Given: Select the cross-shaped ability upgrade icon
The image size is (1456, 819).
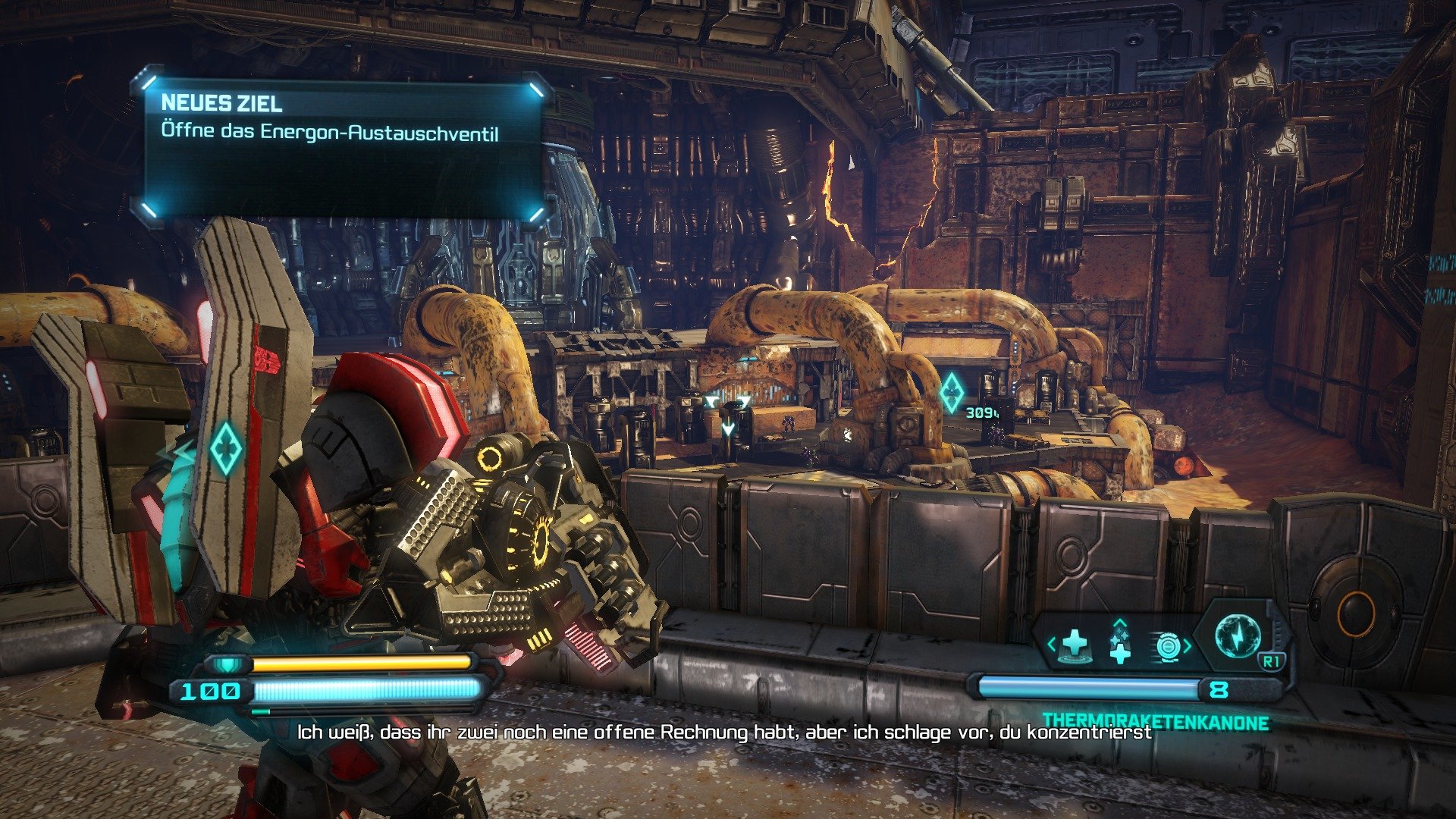Looking at the screenshot, I should (1121, 649).
